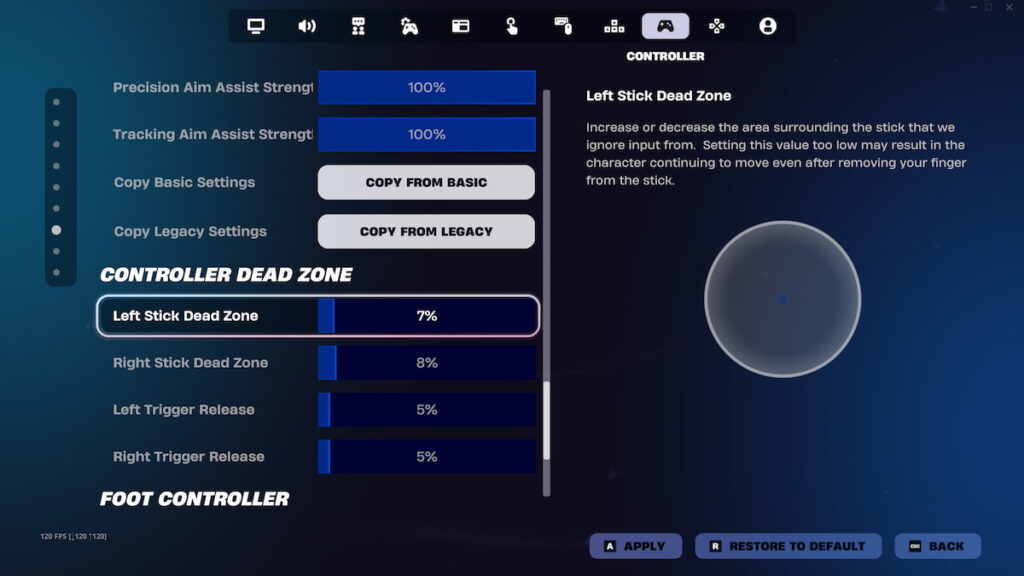Adjust Precision Aim Assist Strength slider
The image size is (1024, 576).
(426, 88)
